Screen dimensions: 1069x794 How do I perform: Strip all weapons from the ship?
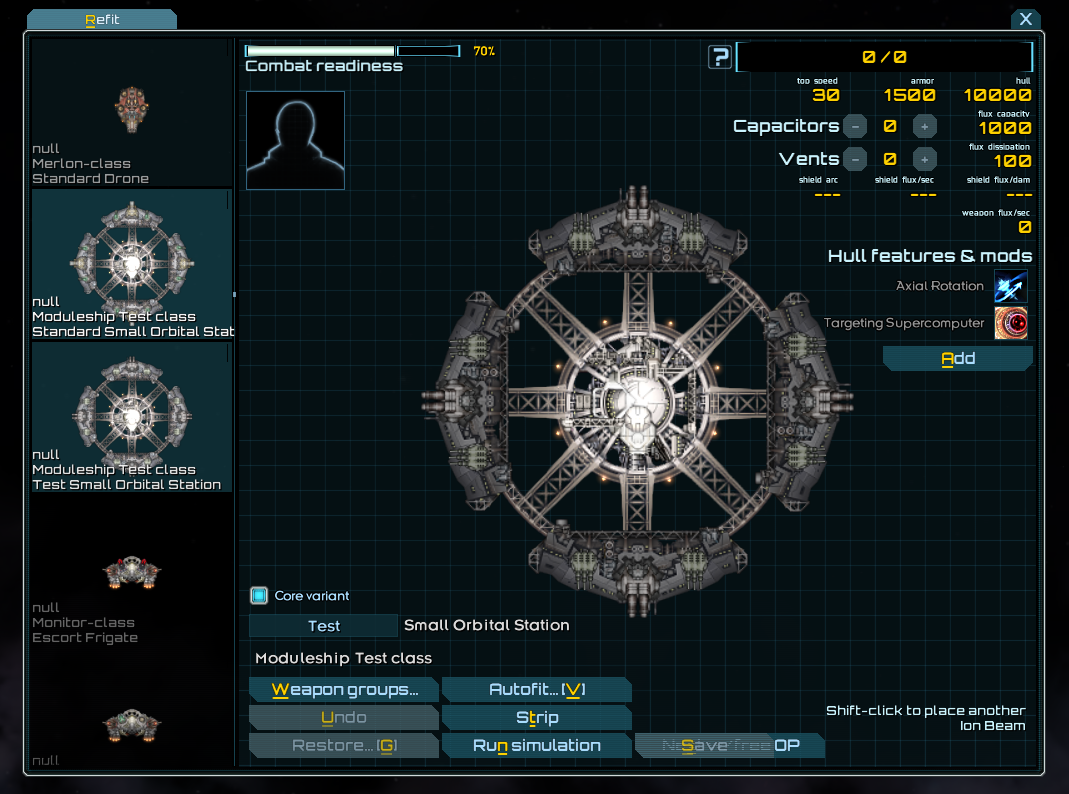536,718
